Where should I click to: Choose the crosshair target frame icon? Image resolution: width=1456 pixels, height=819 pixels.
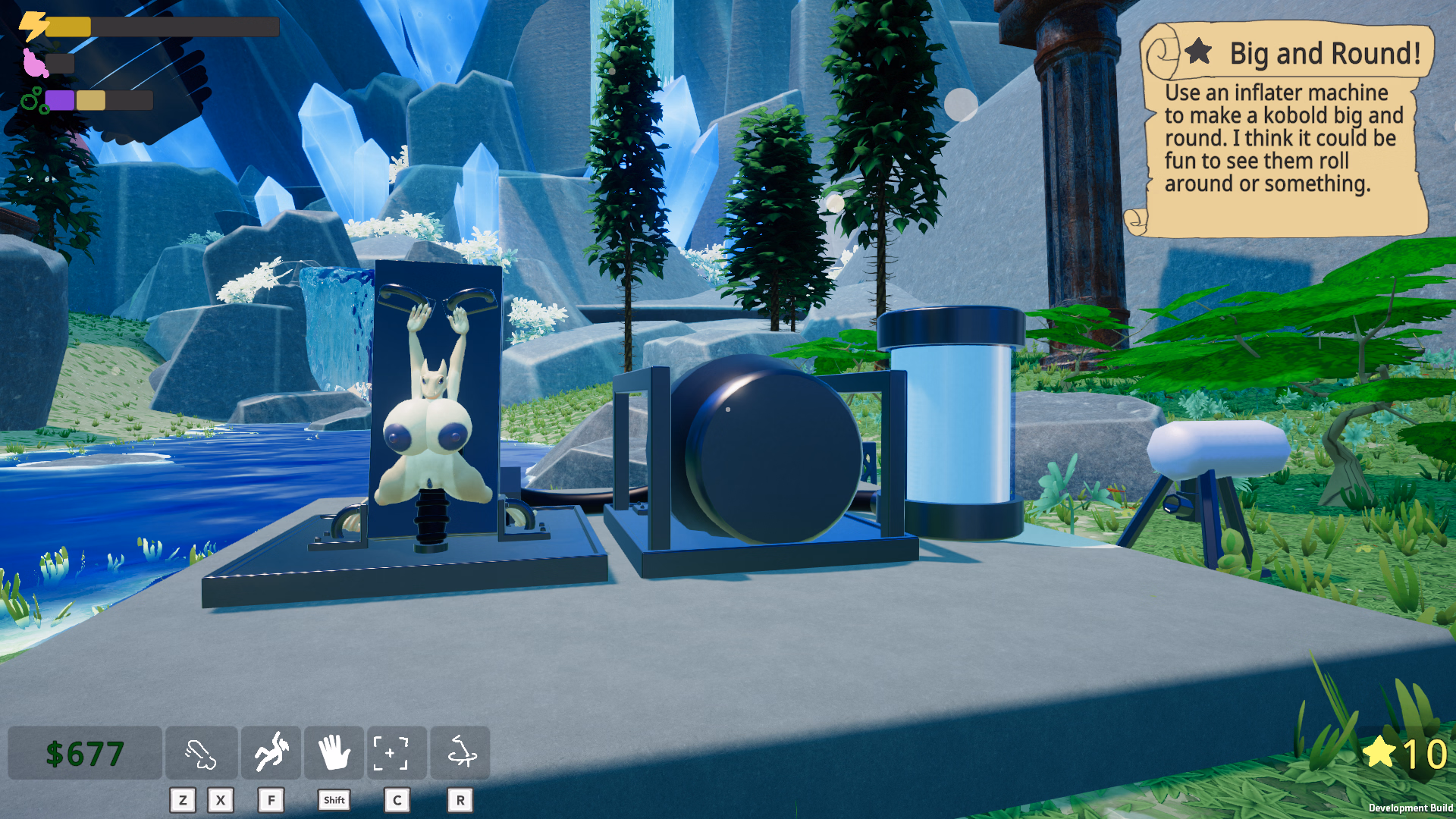[x=397, y=753]
